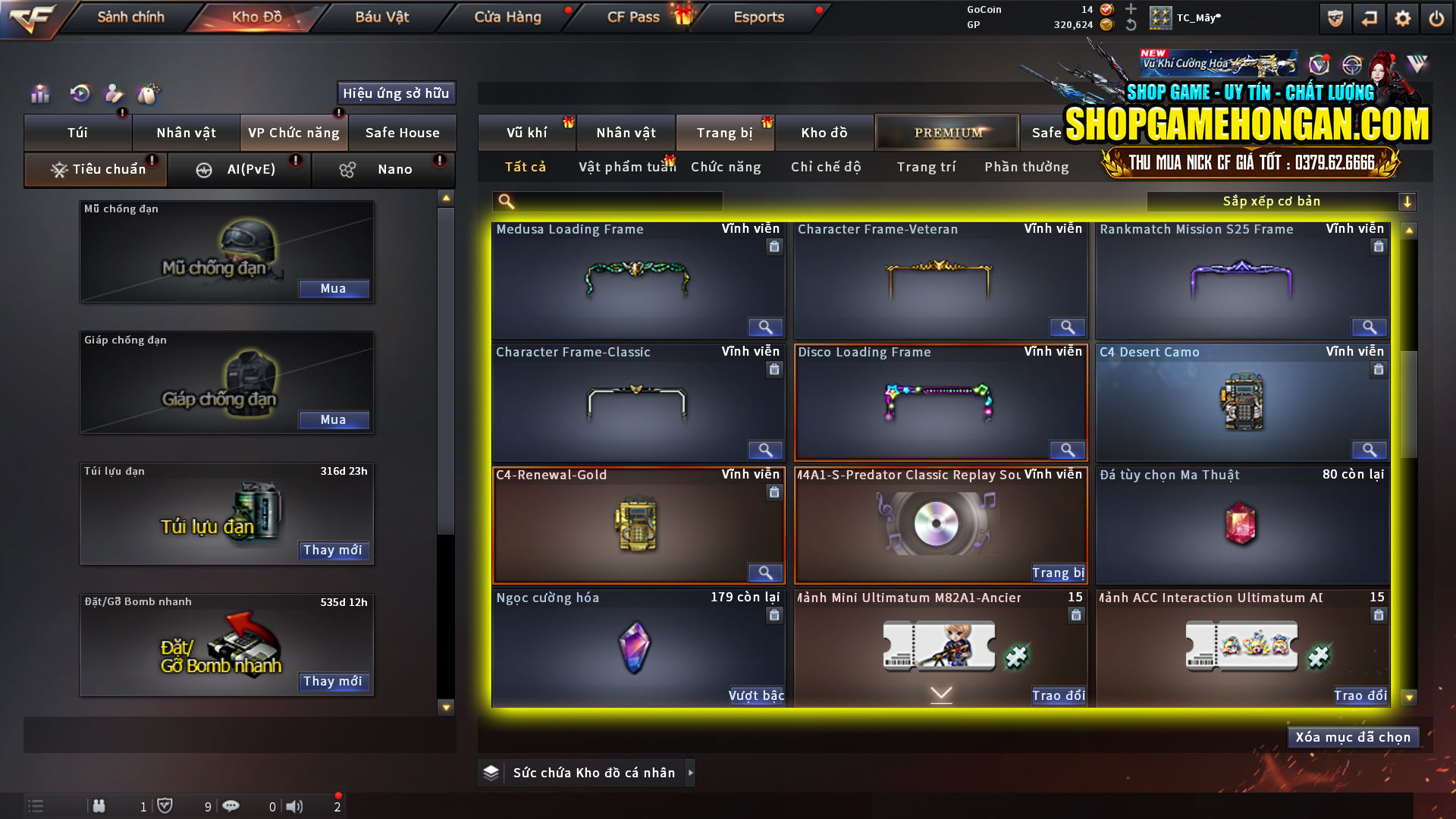Preview the Disco Loading Frame with magnifier icon

pos(1068,450)
